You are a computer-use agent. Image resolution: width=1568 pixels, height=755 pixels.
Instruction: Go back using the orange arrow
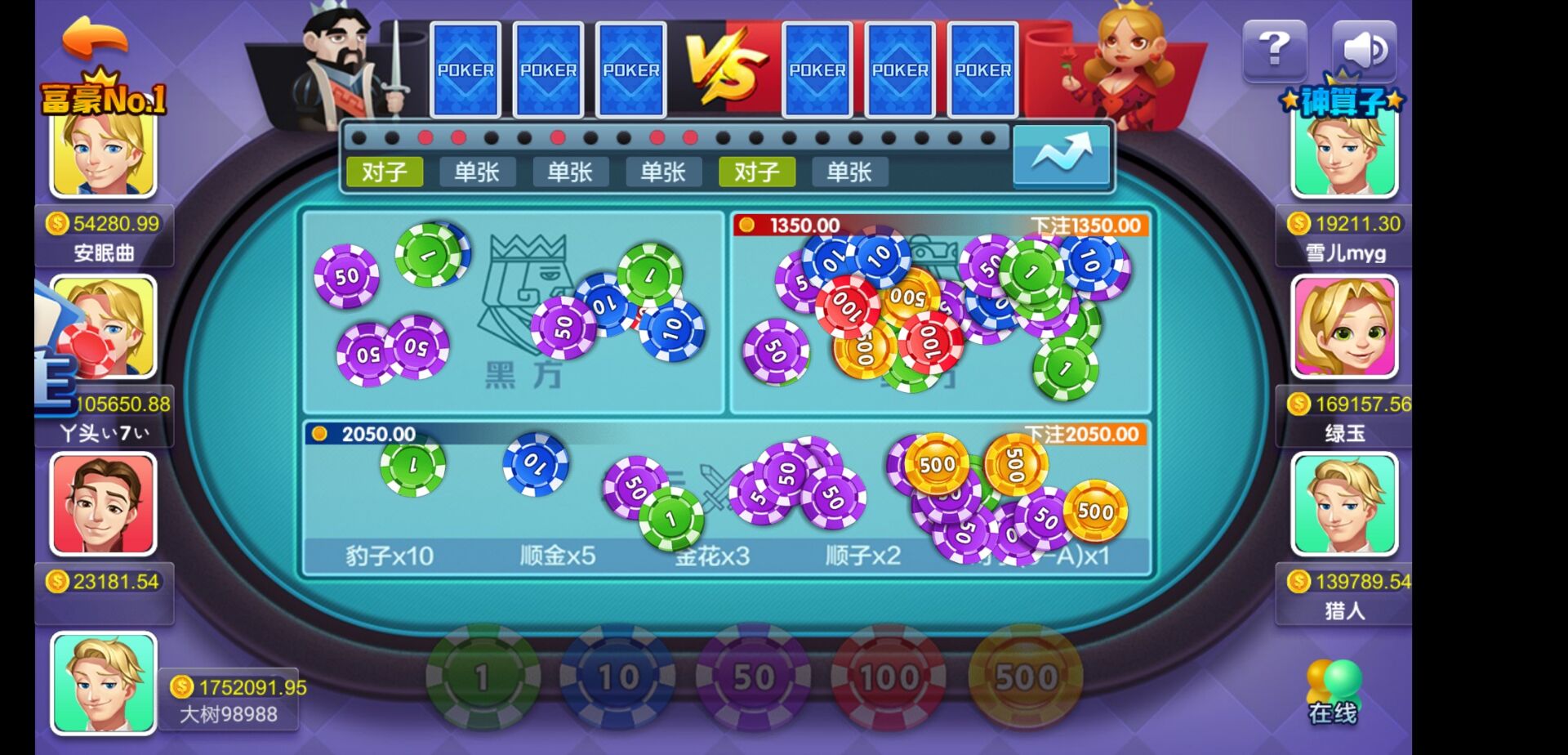coord(95,37)
